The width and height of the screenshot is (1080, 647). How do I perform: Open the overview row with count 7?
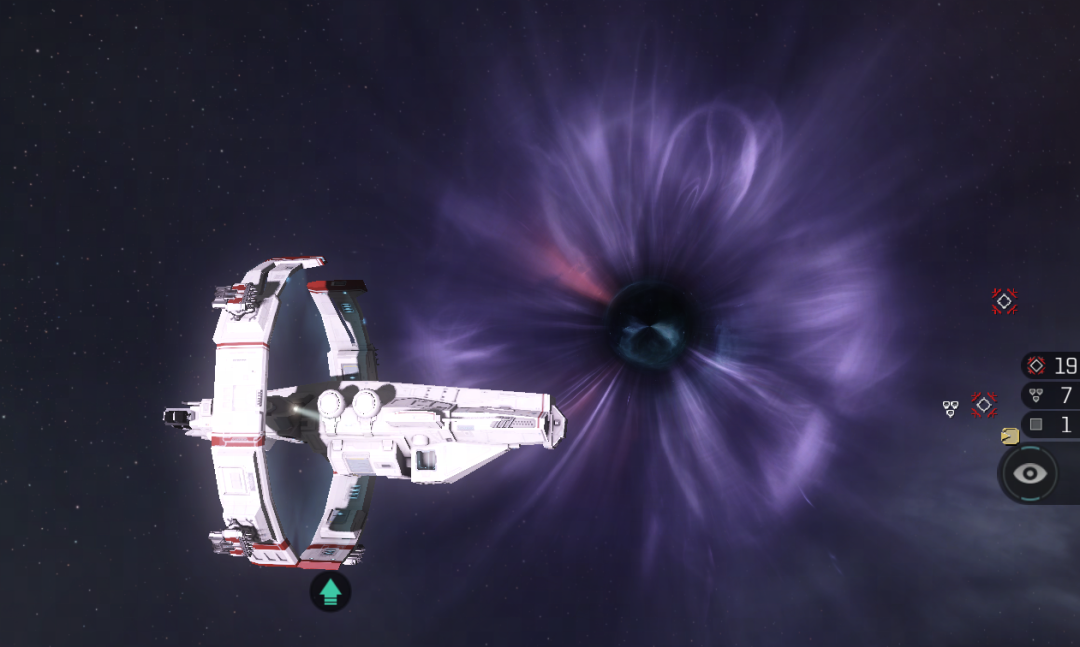click(x=1050, y=395)
